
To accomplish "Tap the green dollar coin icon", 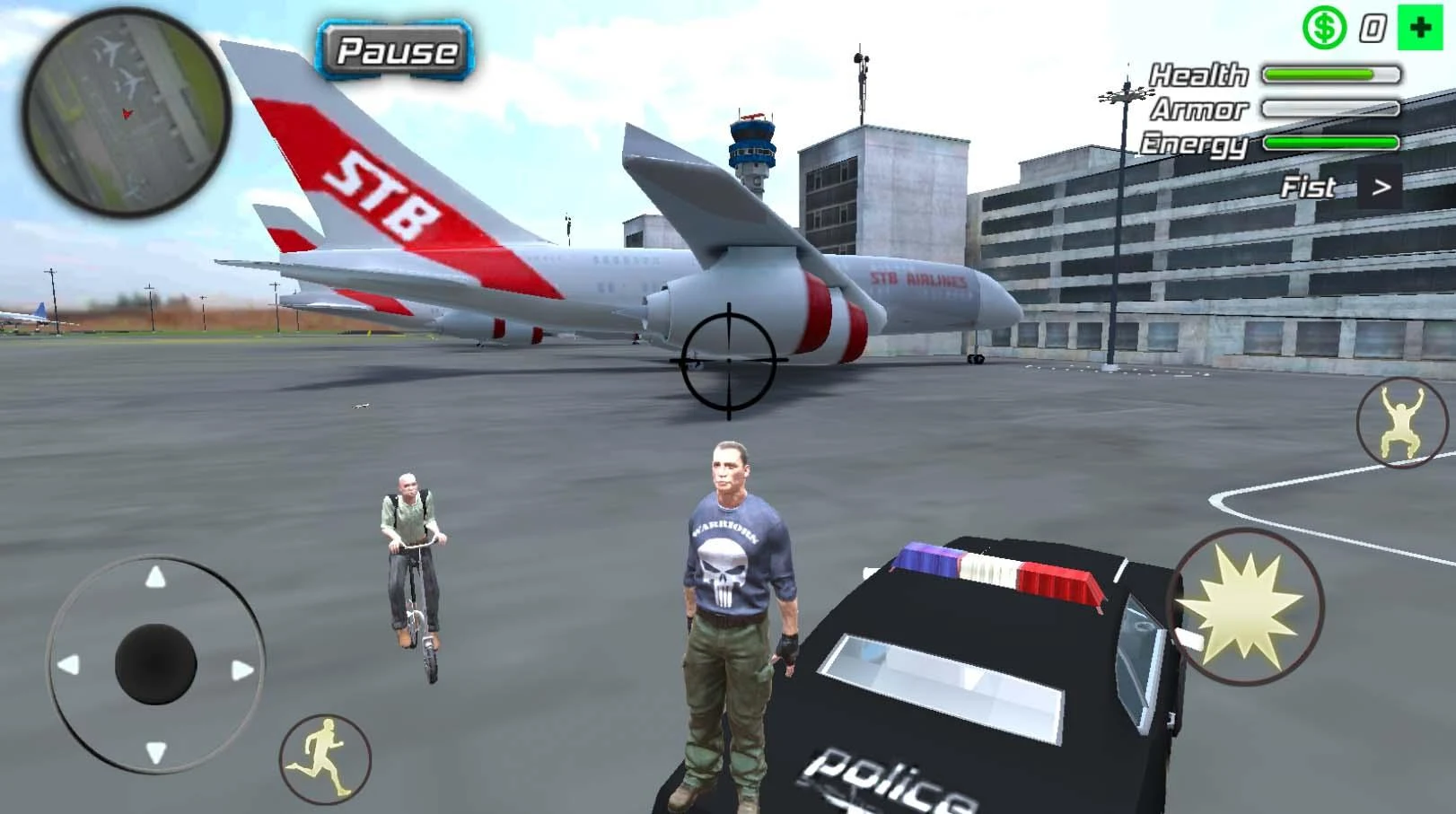I will tap(1323, 25).
